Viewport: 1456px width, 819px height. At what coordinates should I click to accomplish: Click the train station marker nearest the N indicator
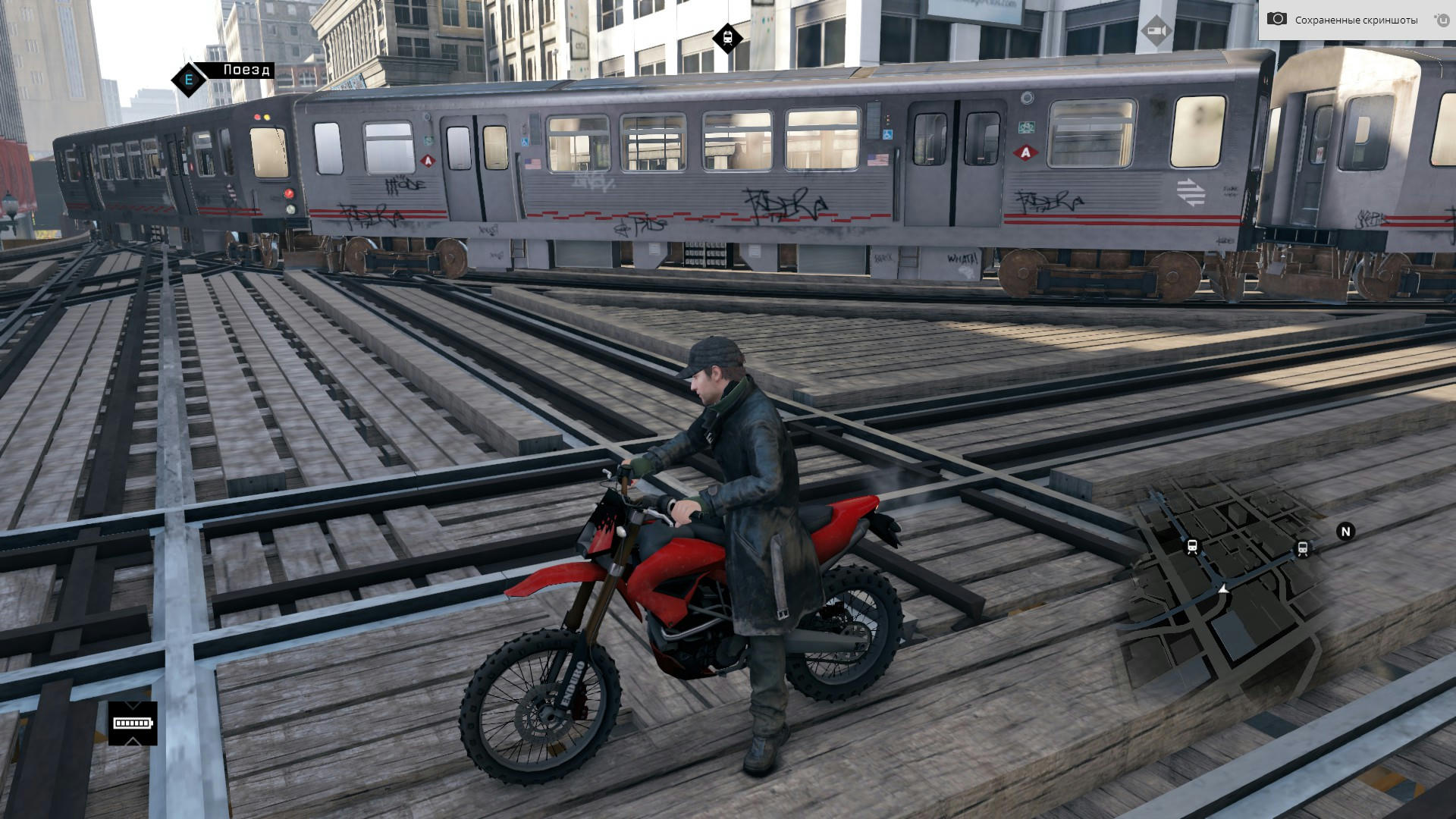[1303, 548]
